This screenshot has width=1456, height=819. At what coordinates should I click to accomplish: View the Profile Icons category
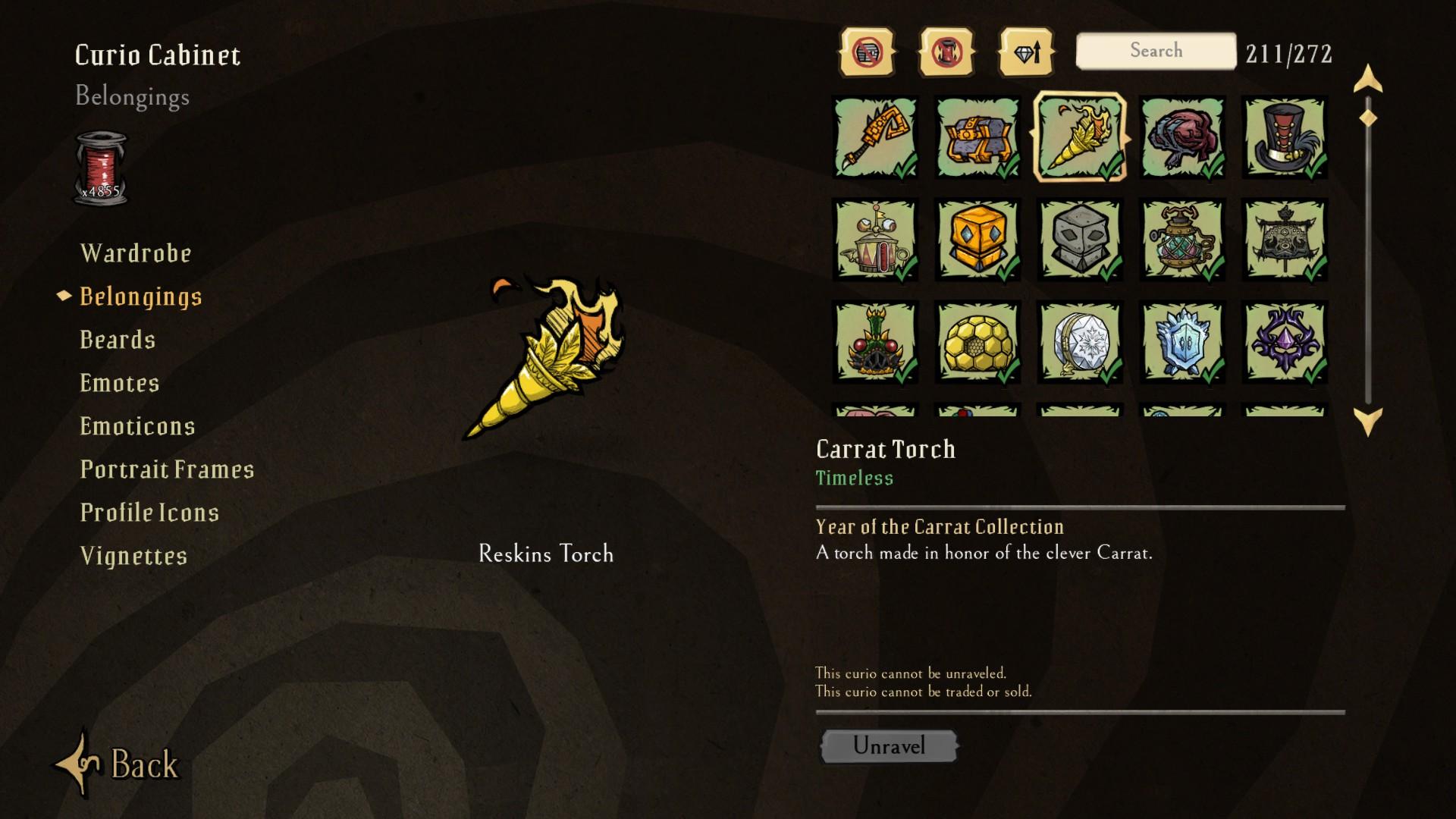pos(149,513)
